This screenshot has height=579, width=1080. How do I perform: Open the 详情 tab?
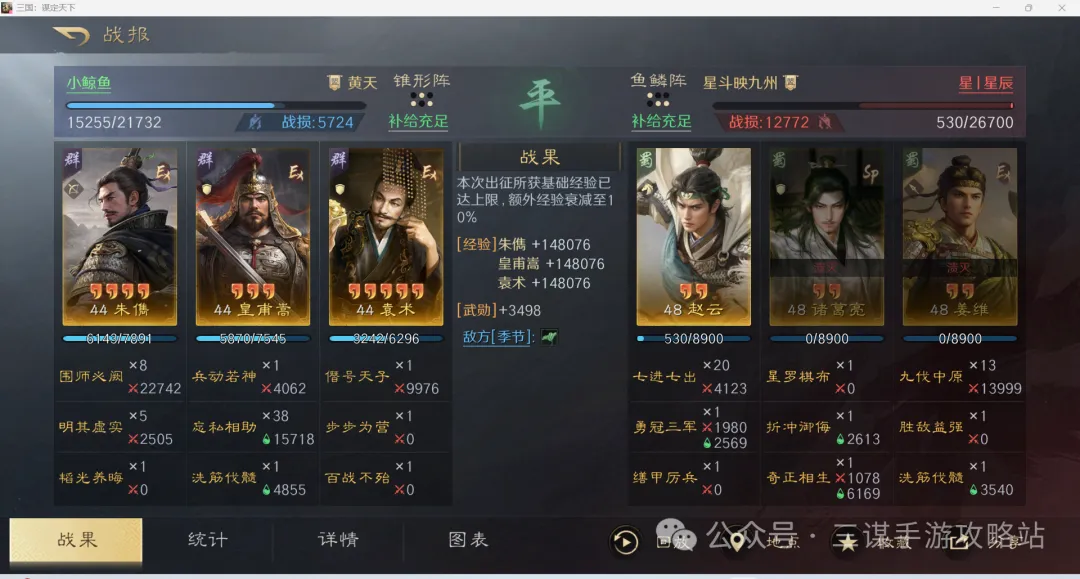(x=338, y=540)
